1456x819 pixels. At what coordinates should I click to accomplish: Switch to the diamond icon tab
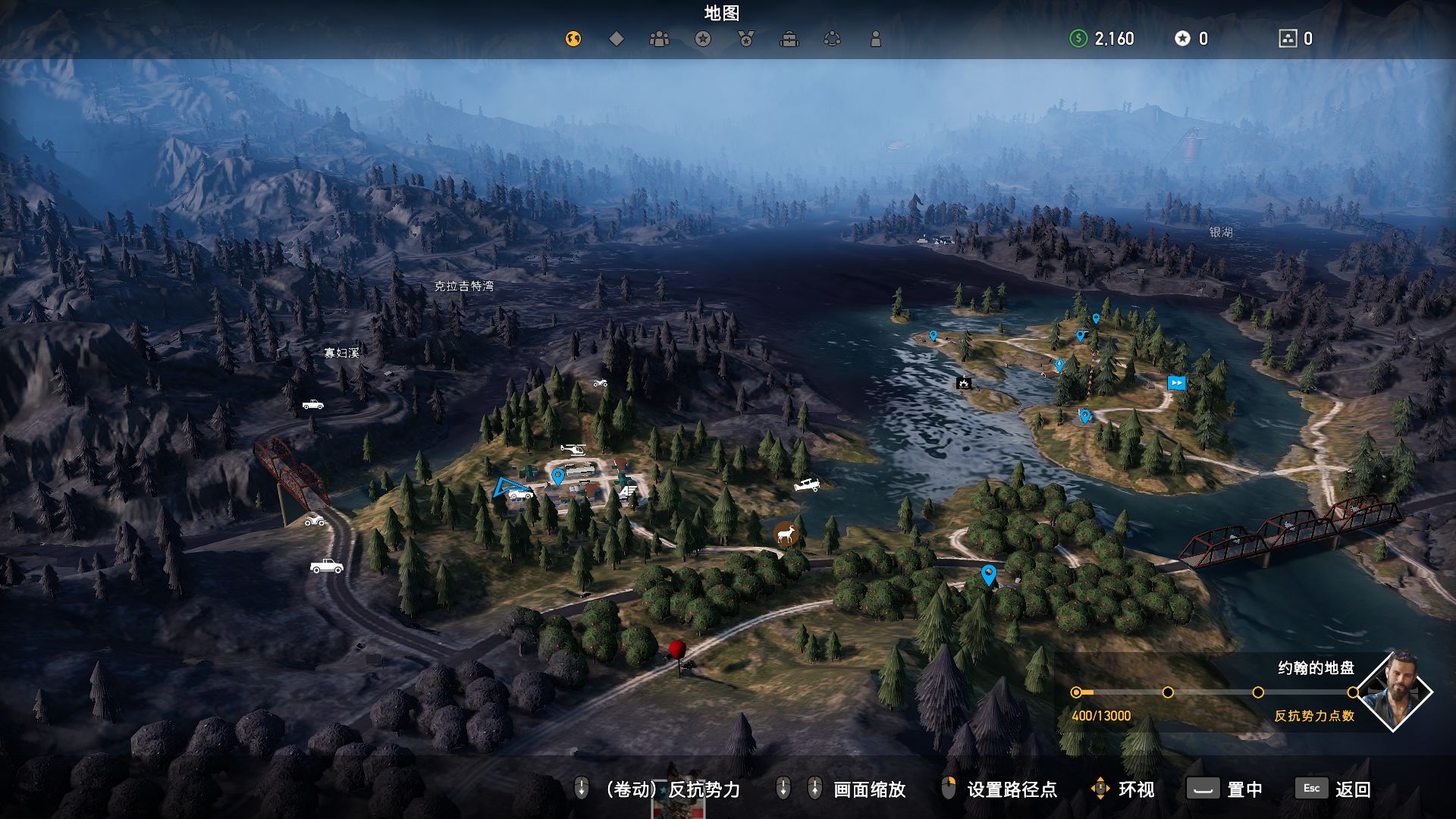[x=617, y=39]
